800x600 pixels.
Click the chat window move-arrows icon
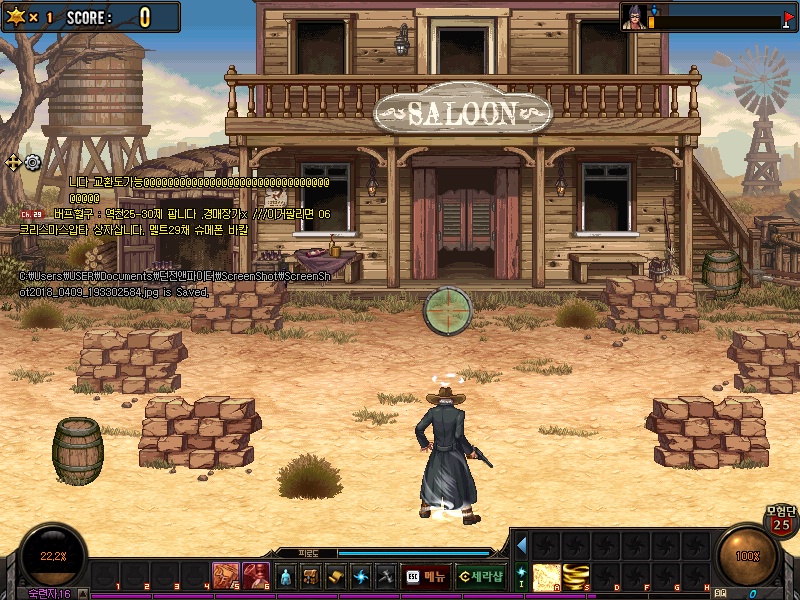click(14, 162)
